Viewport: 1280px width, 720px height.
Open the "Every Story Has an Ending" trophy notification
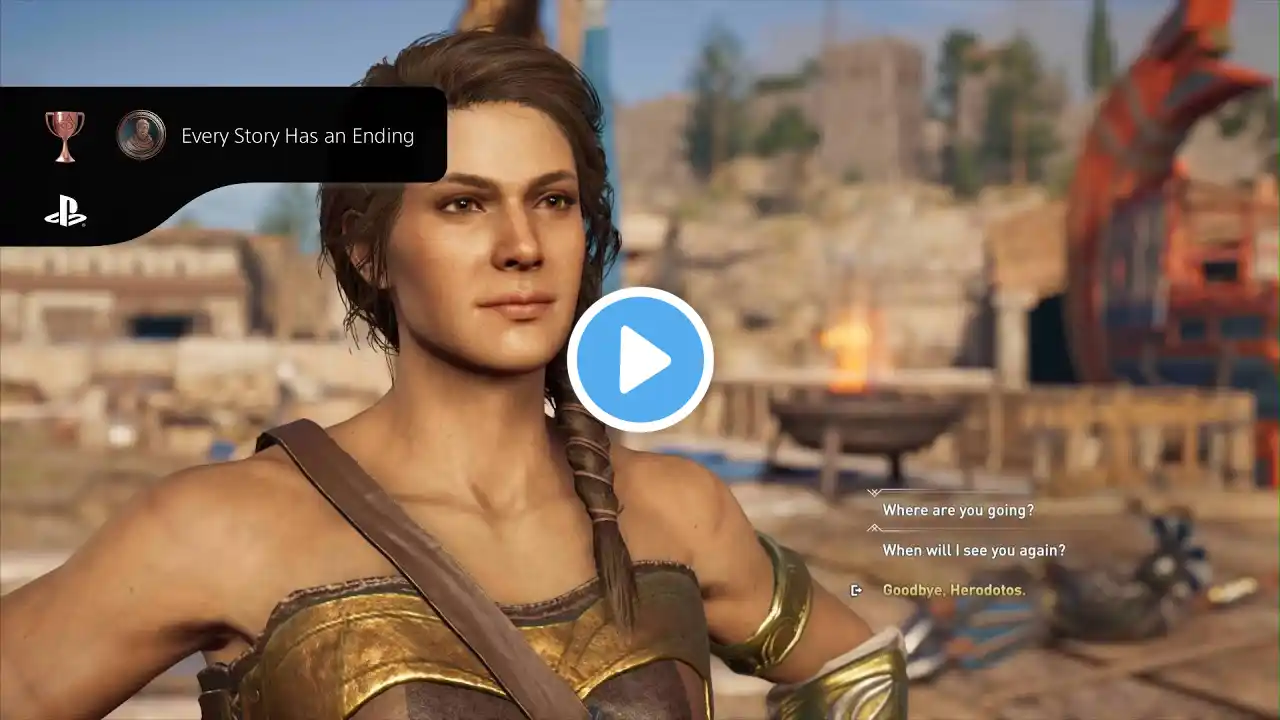point(297,136)
